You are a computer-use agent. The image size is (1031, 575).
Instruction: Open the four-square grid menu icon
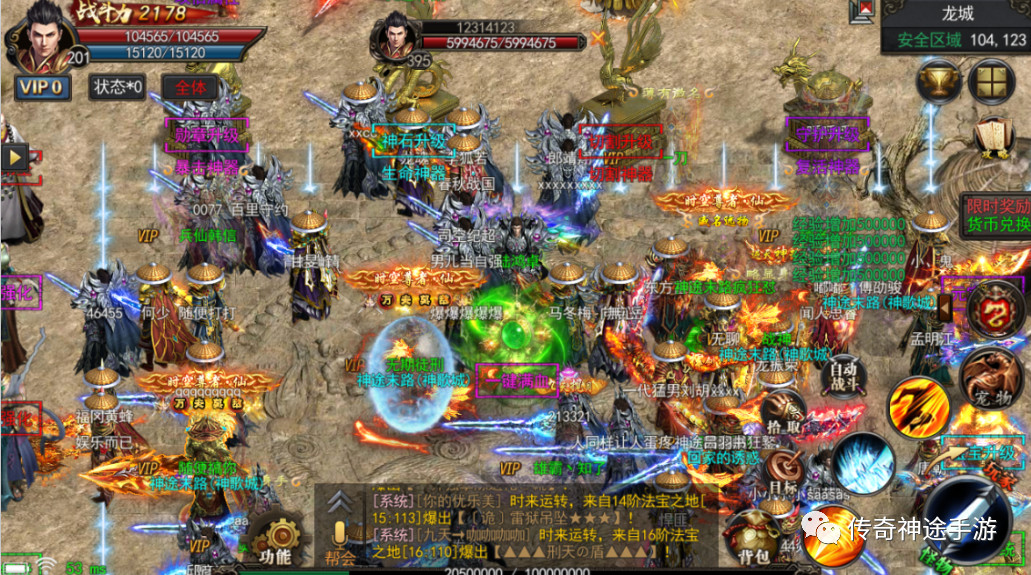point(993,80)
